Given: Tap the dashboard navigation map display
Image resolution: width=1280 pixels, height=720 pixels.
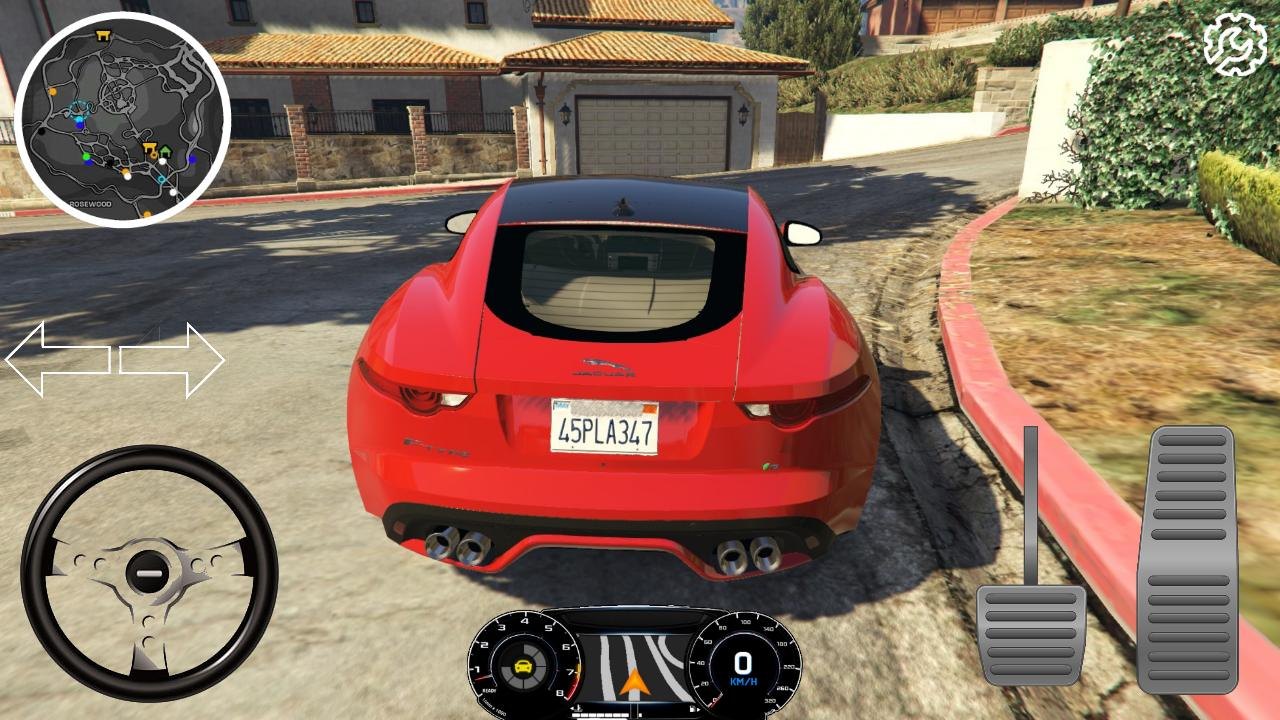Looking at the screenshot, I should pyautogui.click(x=634, y=664).
